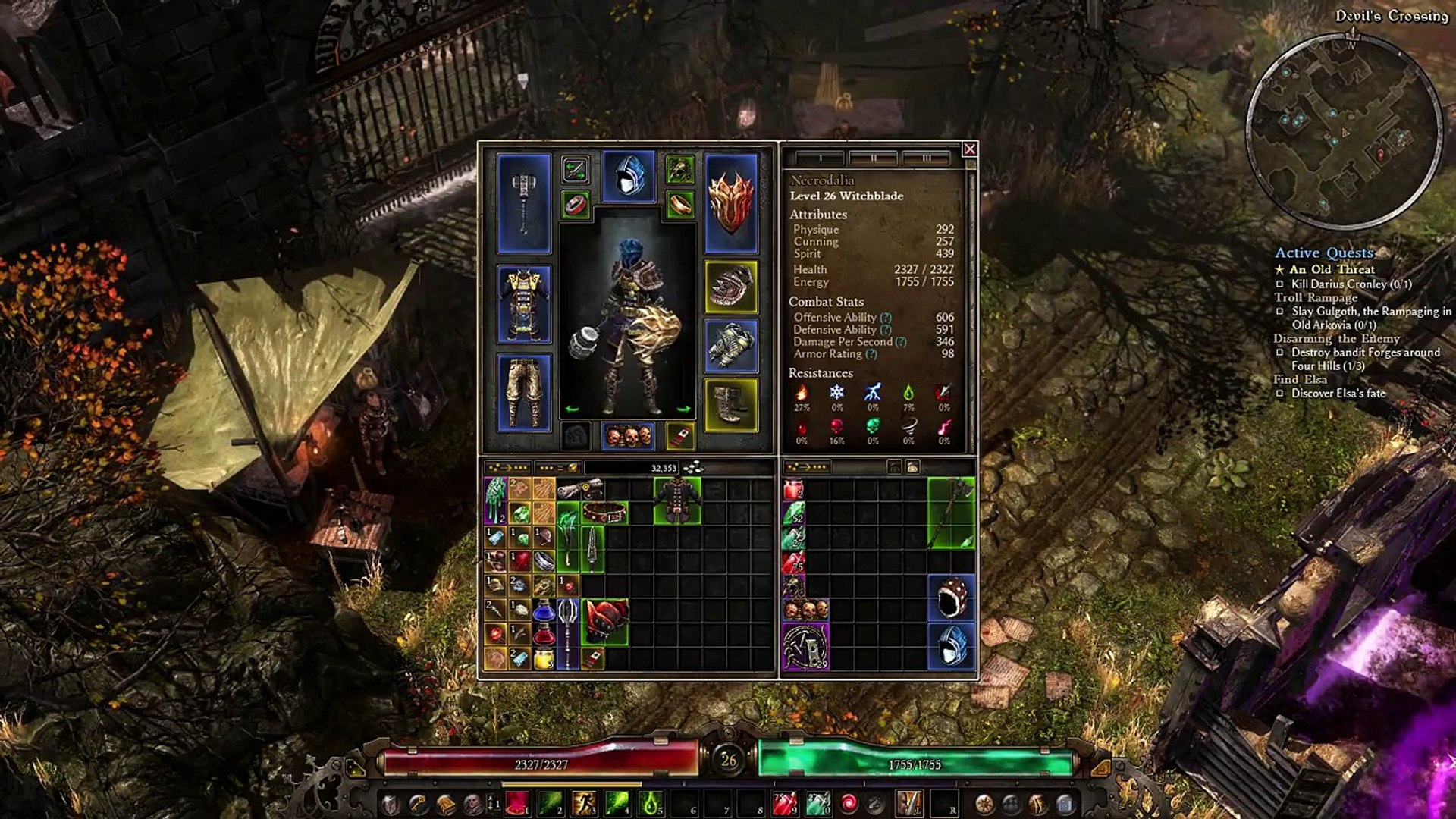Open character stats tab III
Image resolution: width=1456 pixels, height=819 pixels.
point(926,158)
